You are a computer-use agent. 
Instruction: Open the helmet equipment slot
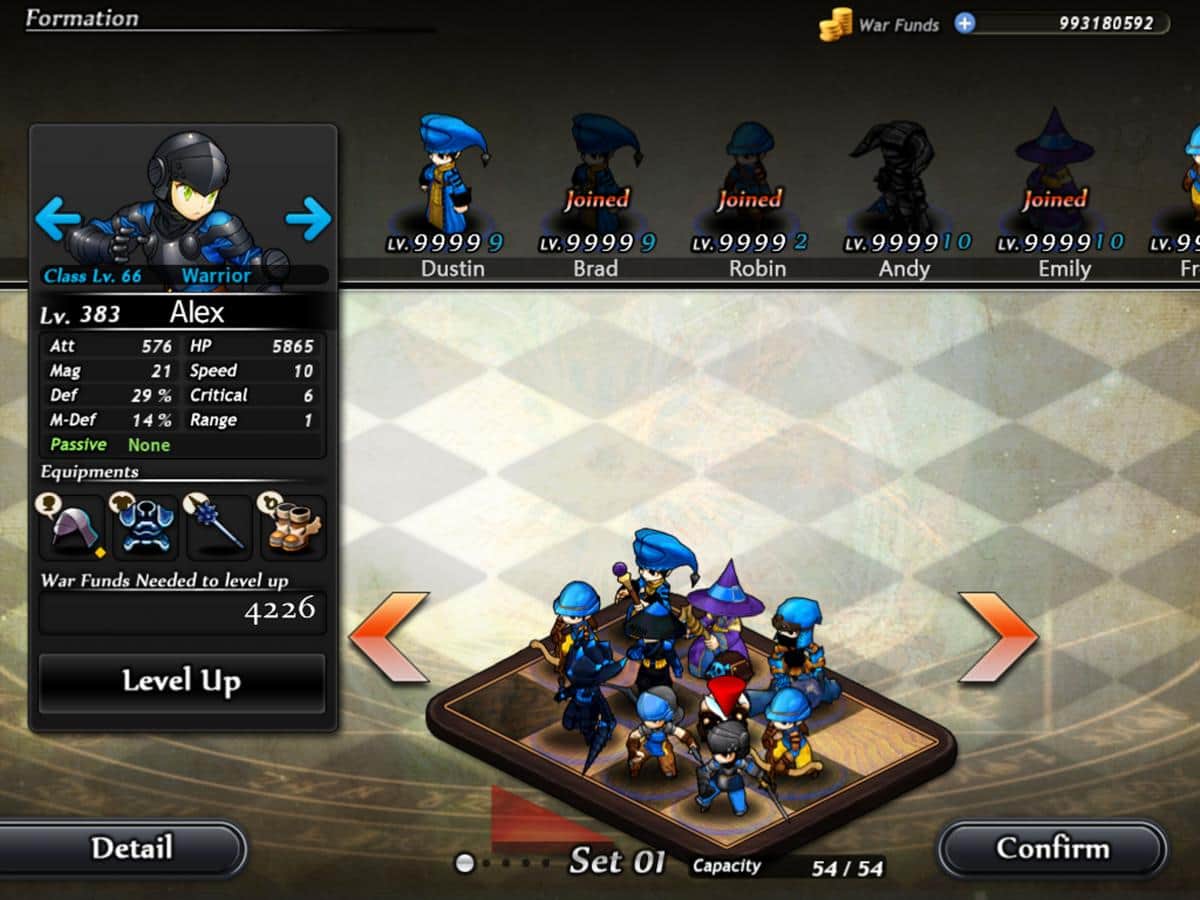click(x=72, y=527)
